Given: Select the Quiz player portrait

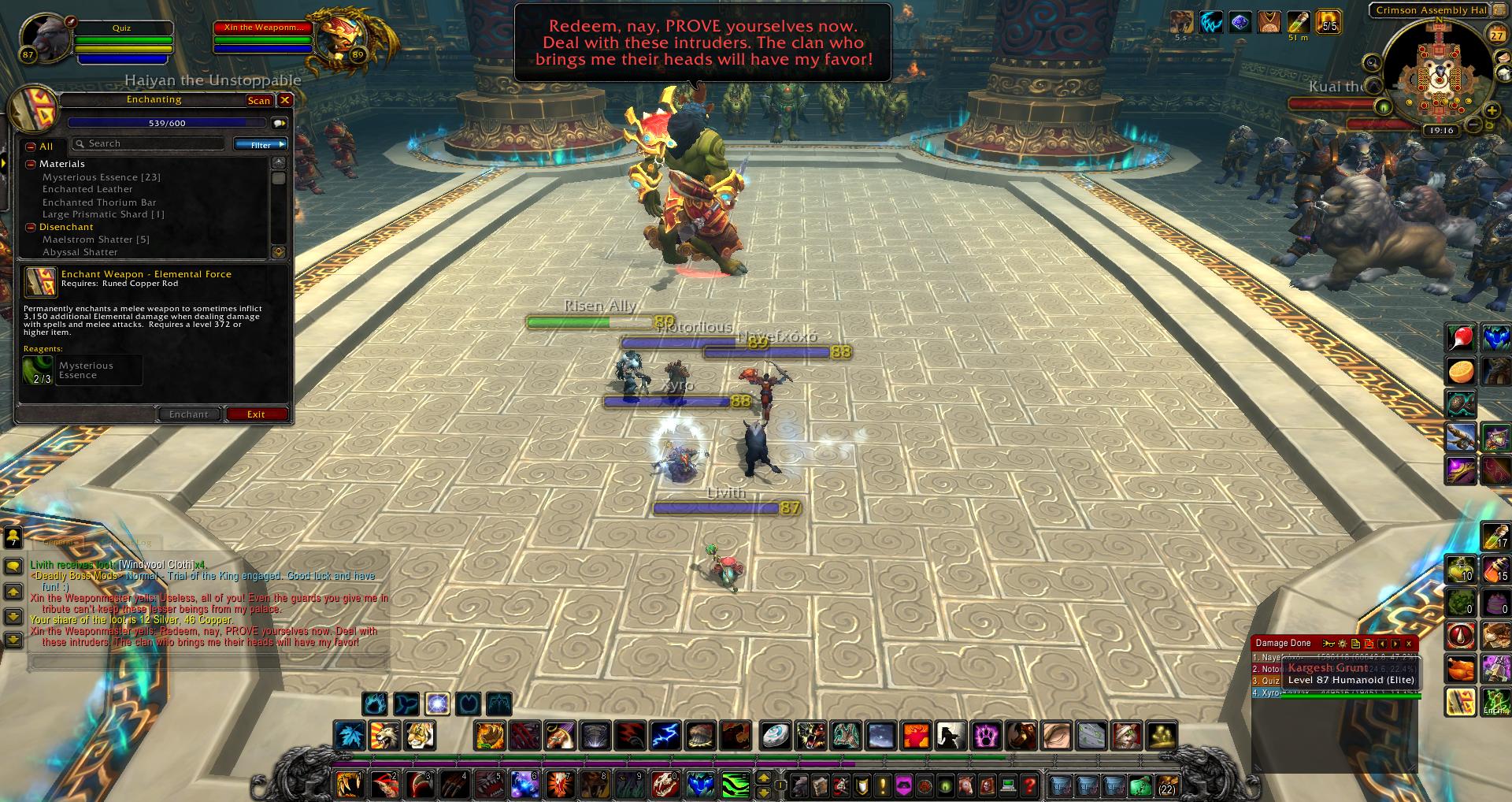Looking at the screenshot, I should [x=45, y=39].
